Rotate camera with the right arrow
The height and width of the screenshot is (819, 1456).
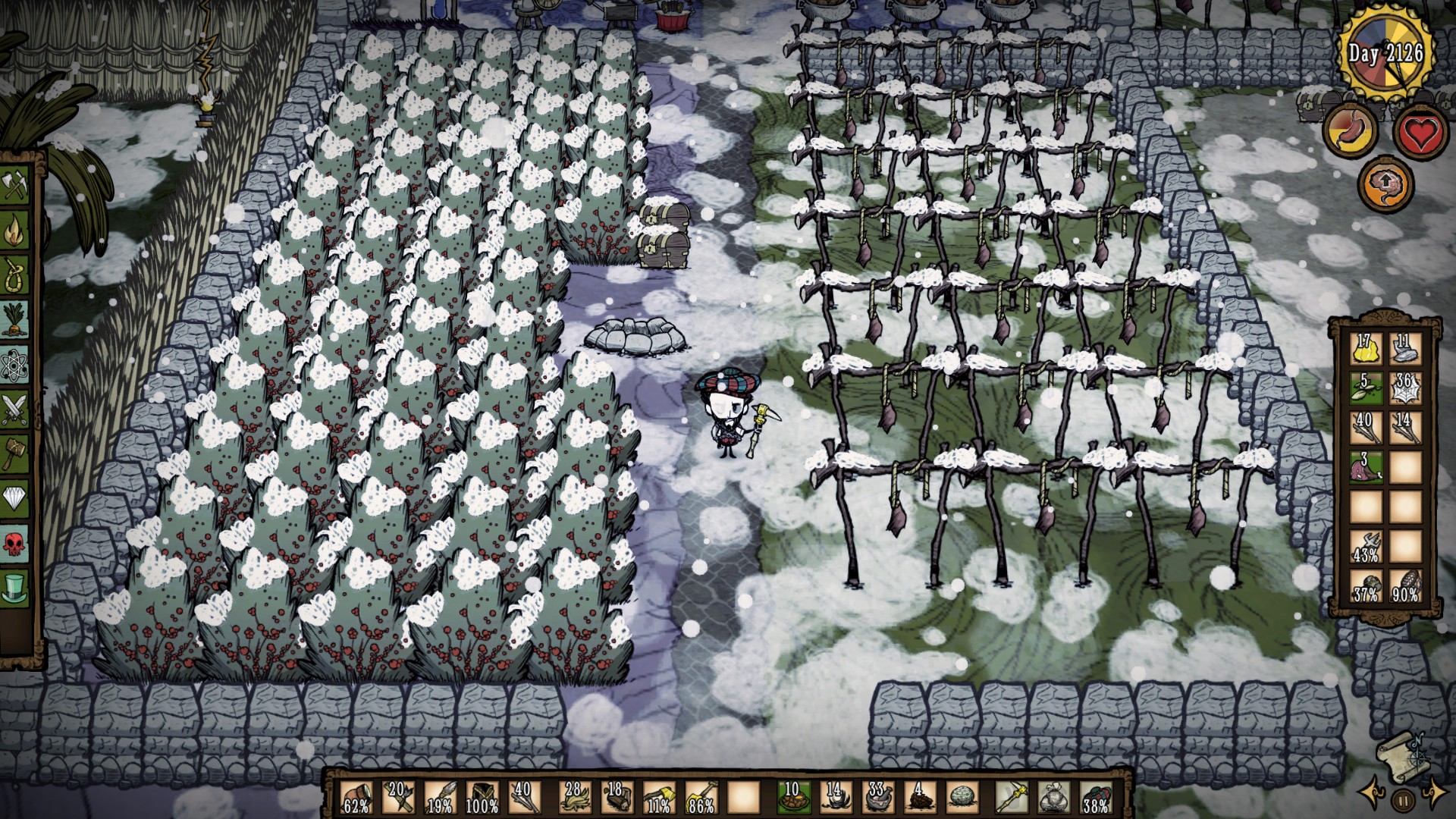[1434, 793]
